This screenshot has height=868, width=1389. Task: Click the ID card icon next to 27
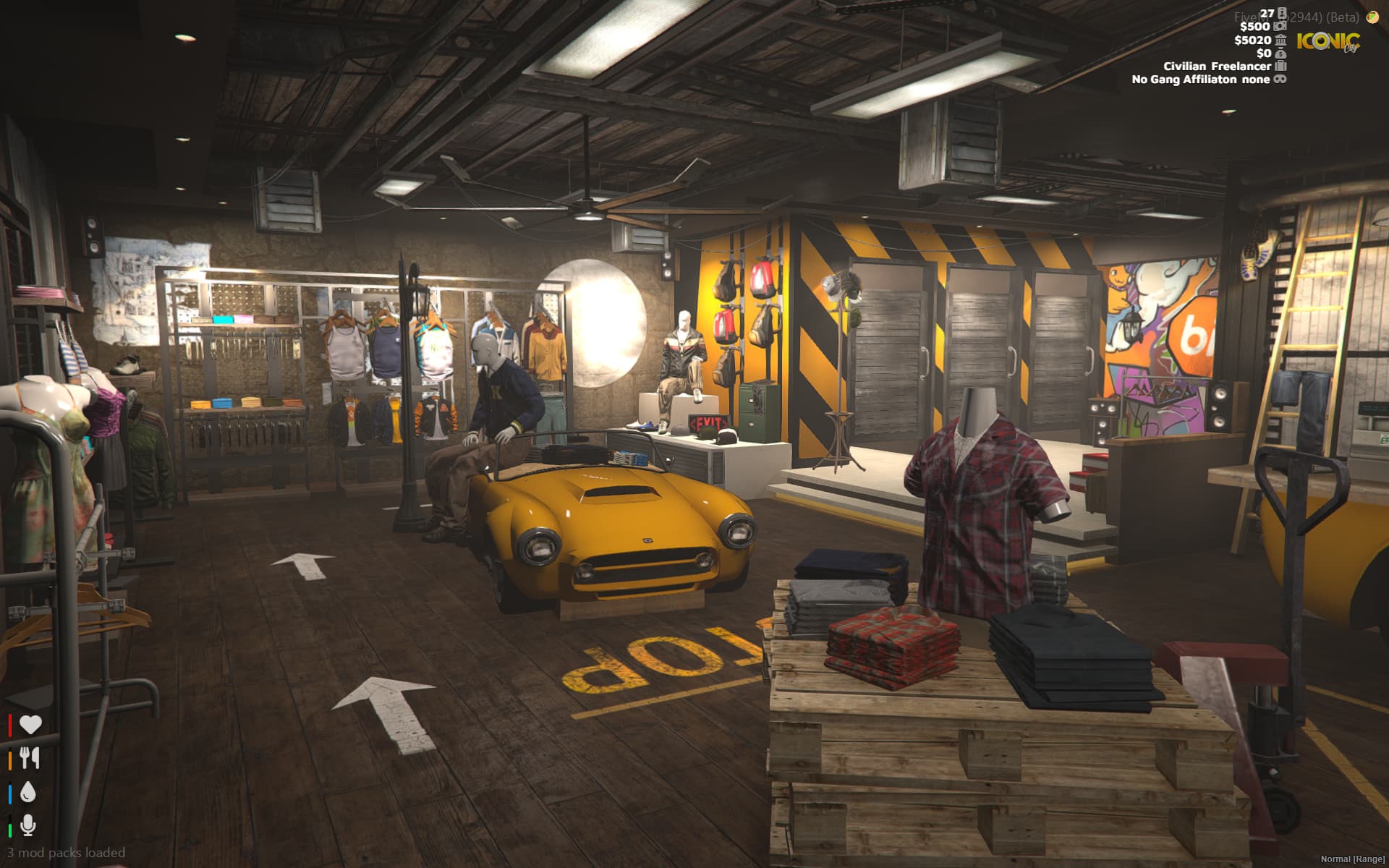pos(1281,14)
